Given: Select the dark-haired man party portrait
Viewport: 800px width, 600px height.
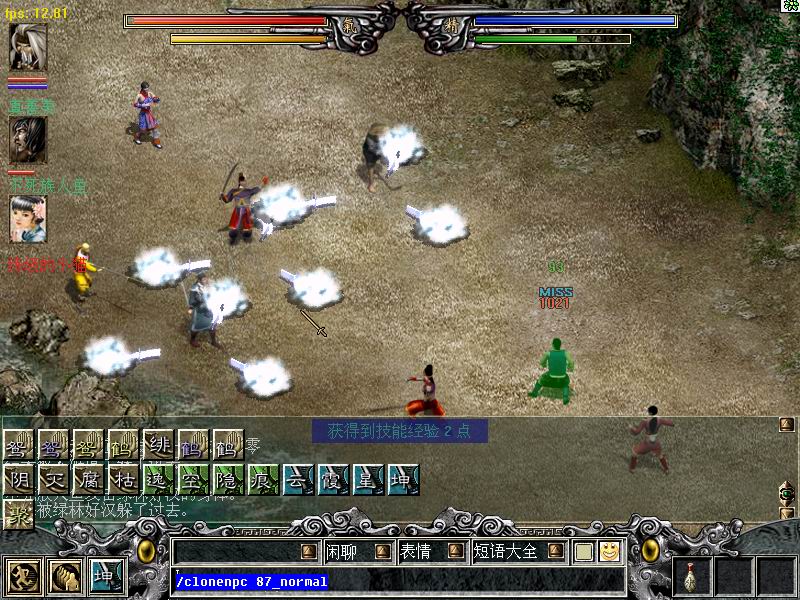Looking at the screenshot, I should (x=27, y=140).
